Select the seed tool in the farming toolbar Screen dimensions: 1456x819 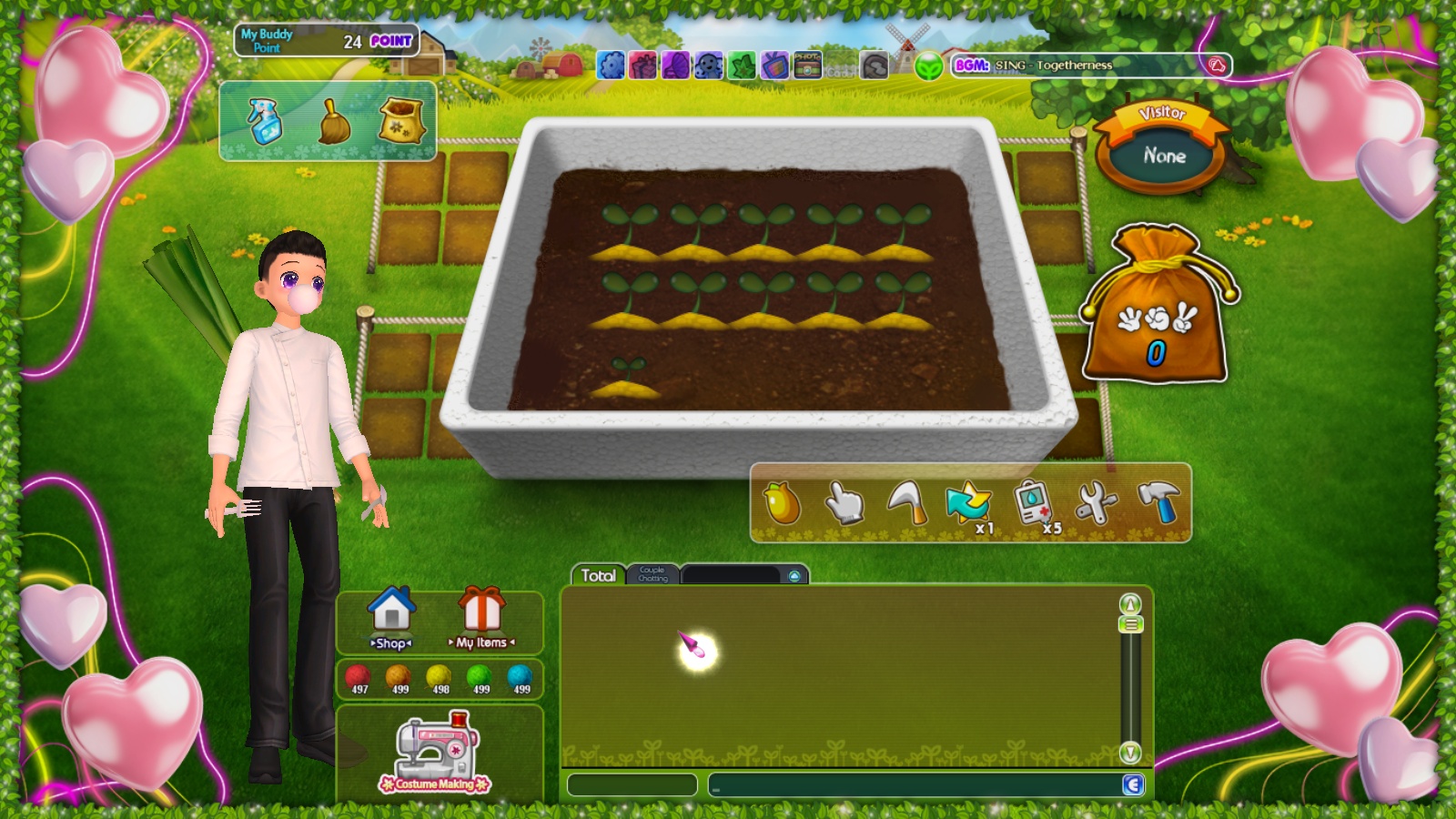tap(782, 502)
